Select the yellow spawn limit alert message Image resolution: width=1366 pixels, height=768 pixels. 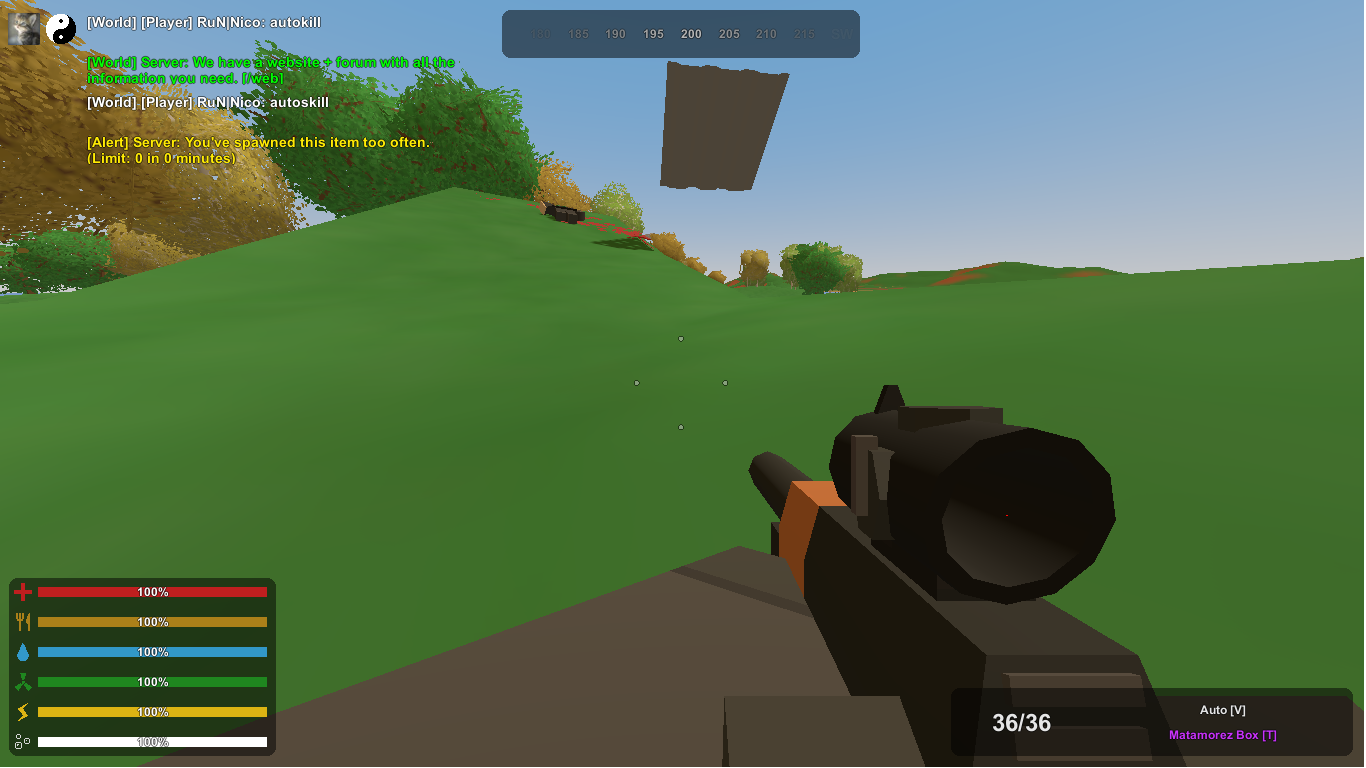258,150
